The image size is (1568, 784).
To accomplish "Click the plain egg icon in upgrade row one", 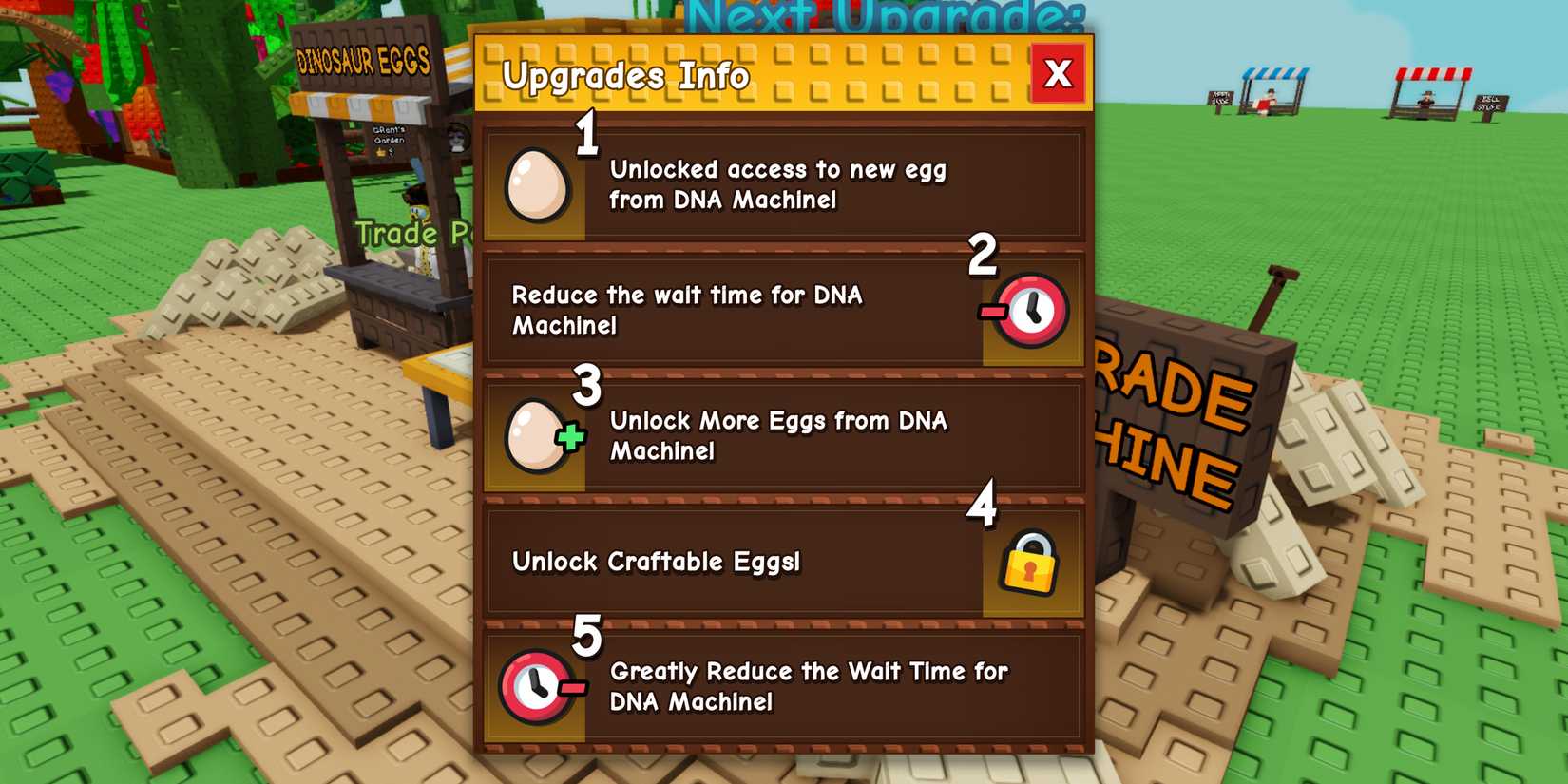I will [x=537, y=184].
